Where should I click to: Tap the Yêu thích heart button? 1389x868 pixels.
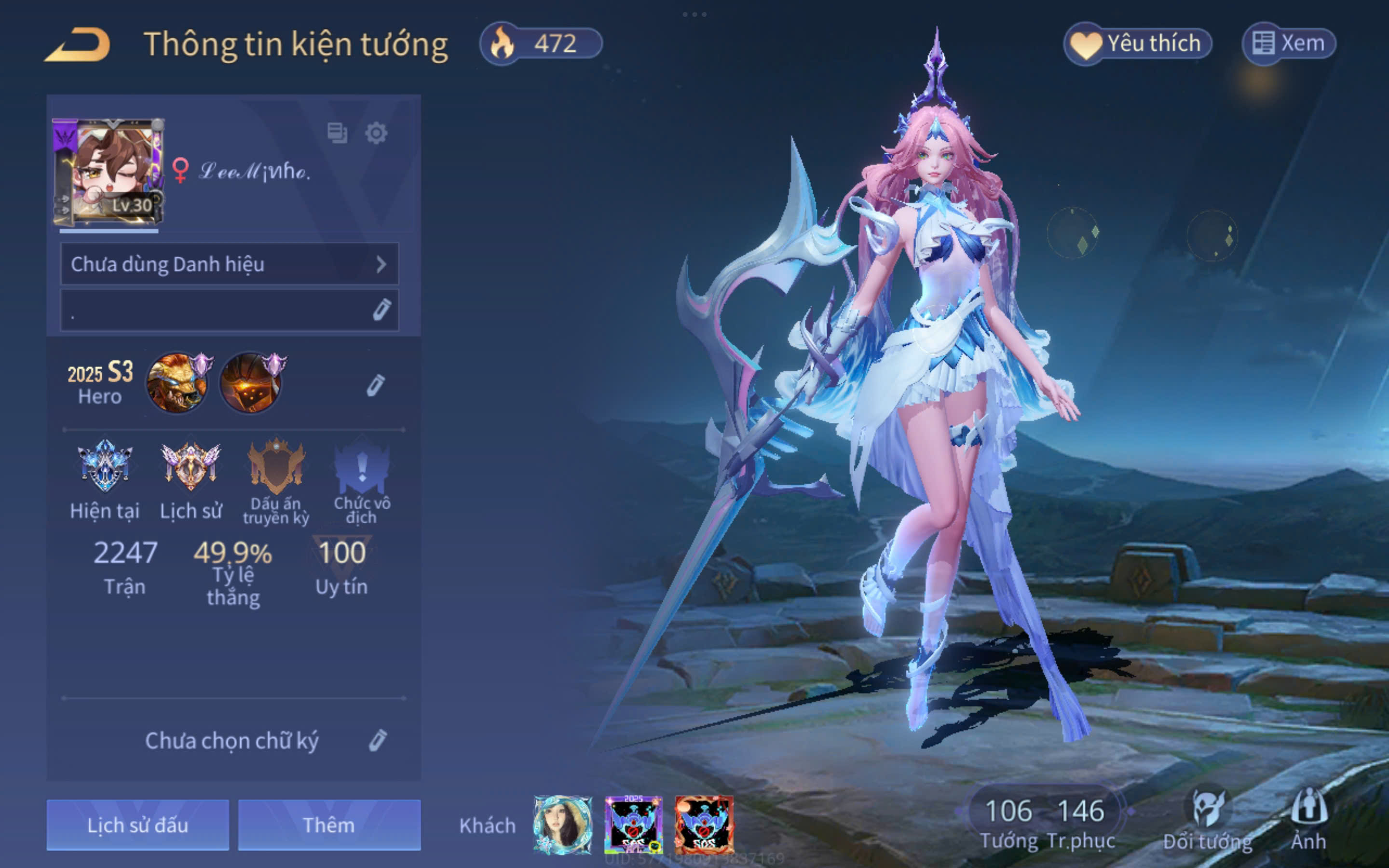pyautogui.click(x=1138, y=43)
